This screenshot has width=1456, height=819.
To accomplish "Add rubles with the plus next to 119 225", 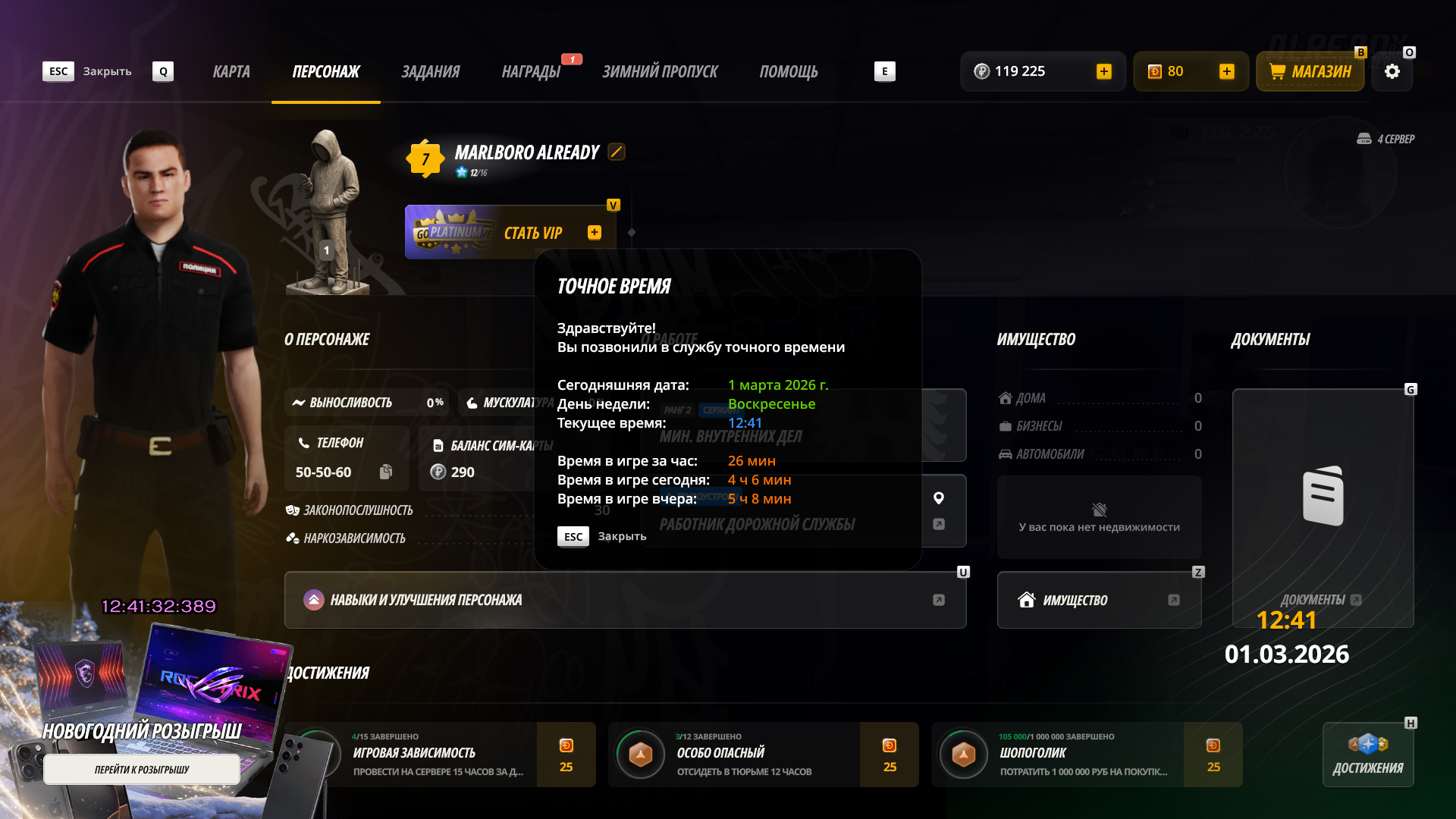I will [x=1104, y=71].
